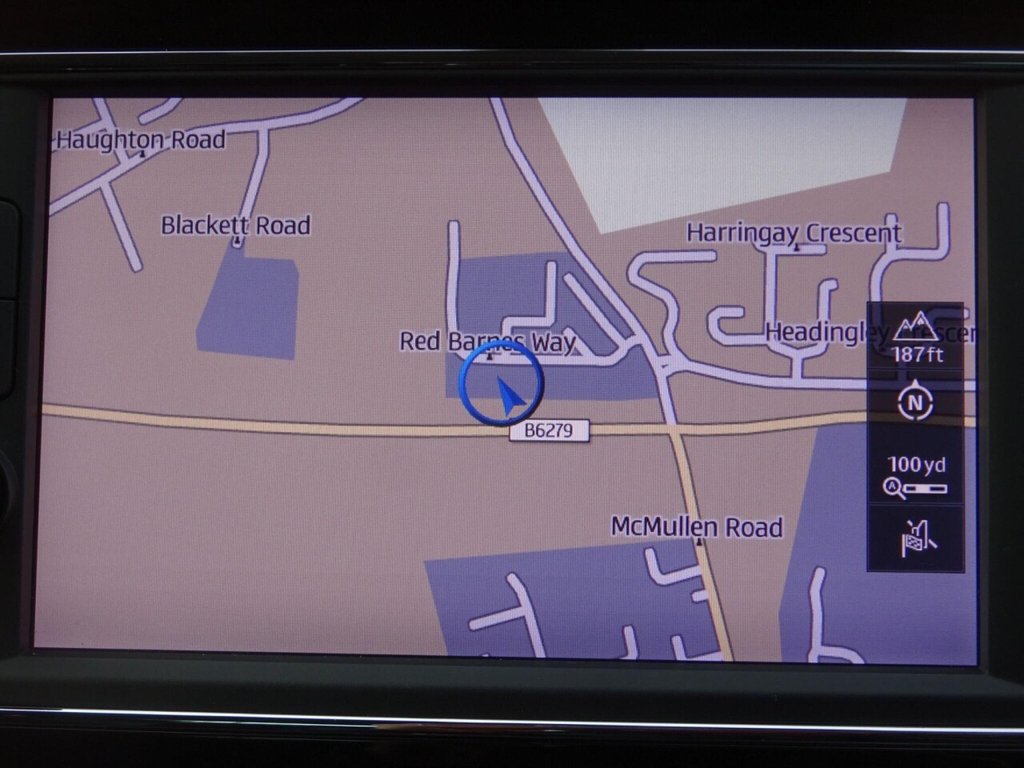Tap the mountain altitude 187ft tile
The width and height of the screenshot is (1024, 768).
[915, 337]
